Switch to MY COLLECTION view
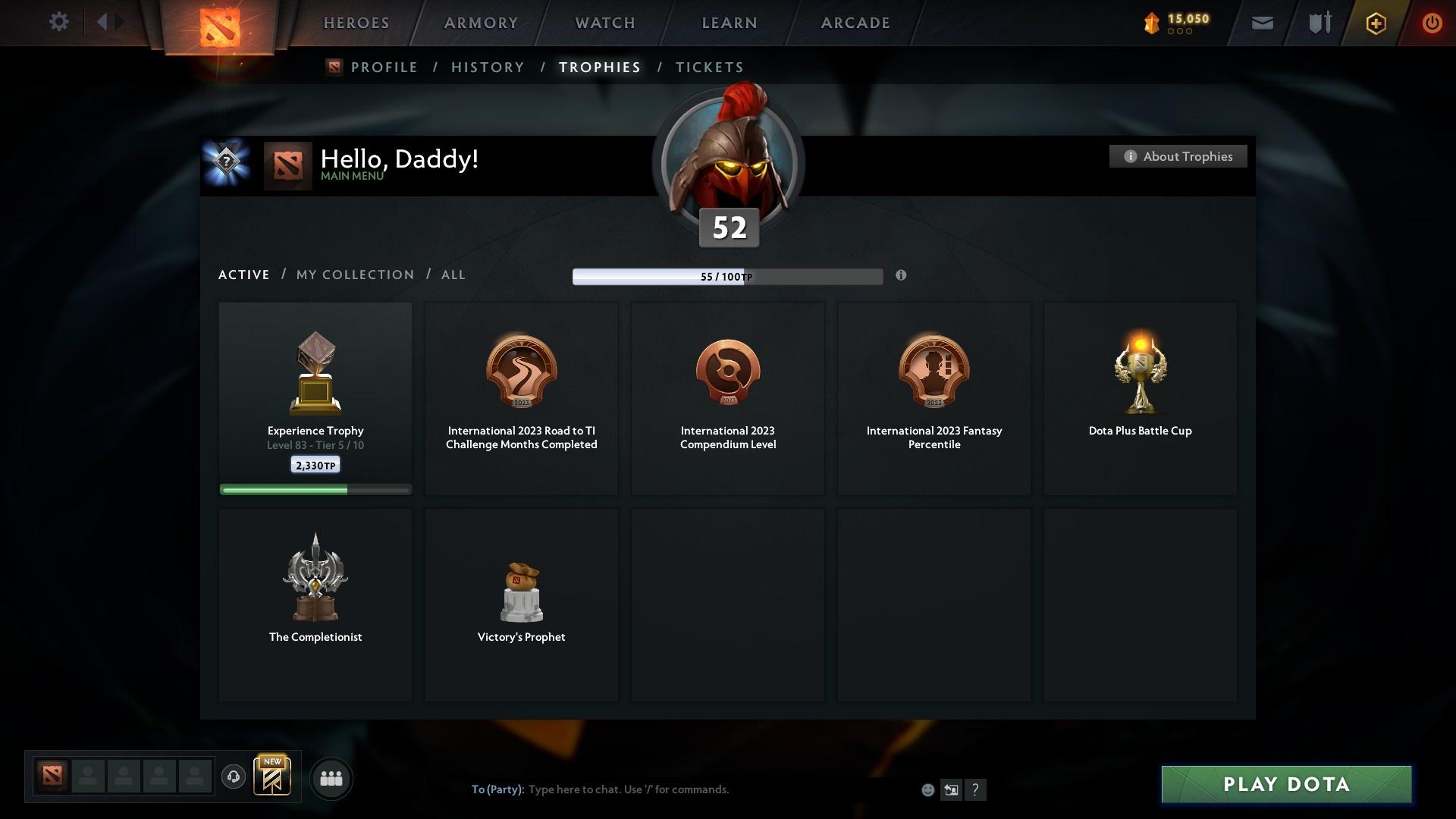 coord(354,275)
